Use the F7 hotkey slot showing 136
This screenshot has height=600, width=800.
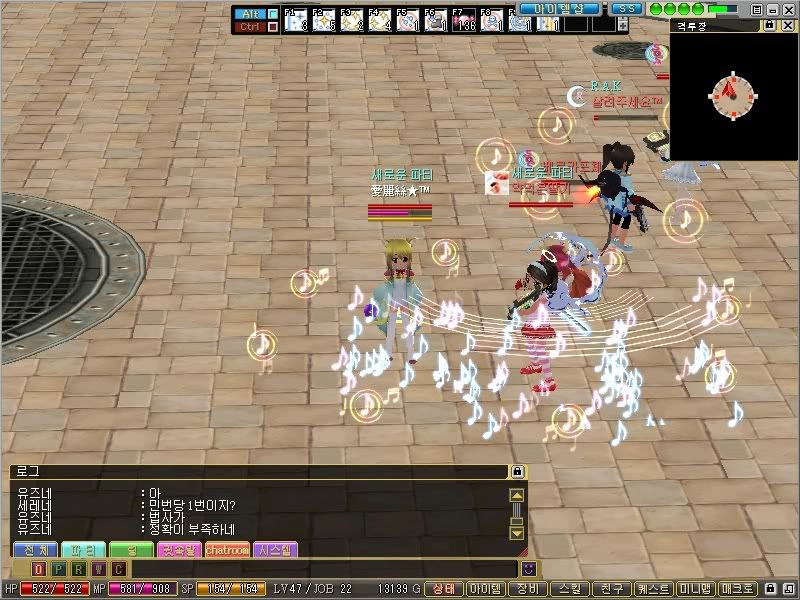[x=463, y=20]
